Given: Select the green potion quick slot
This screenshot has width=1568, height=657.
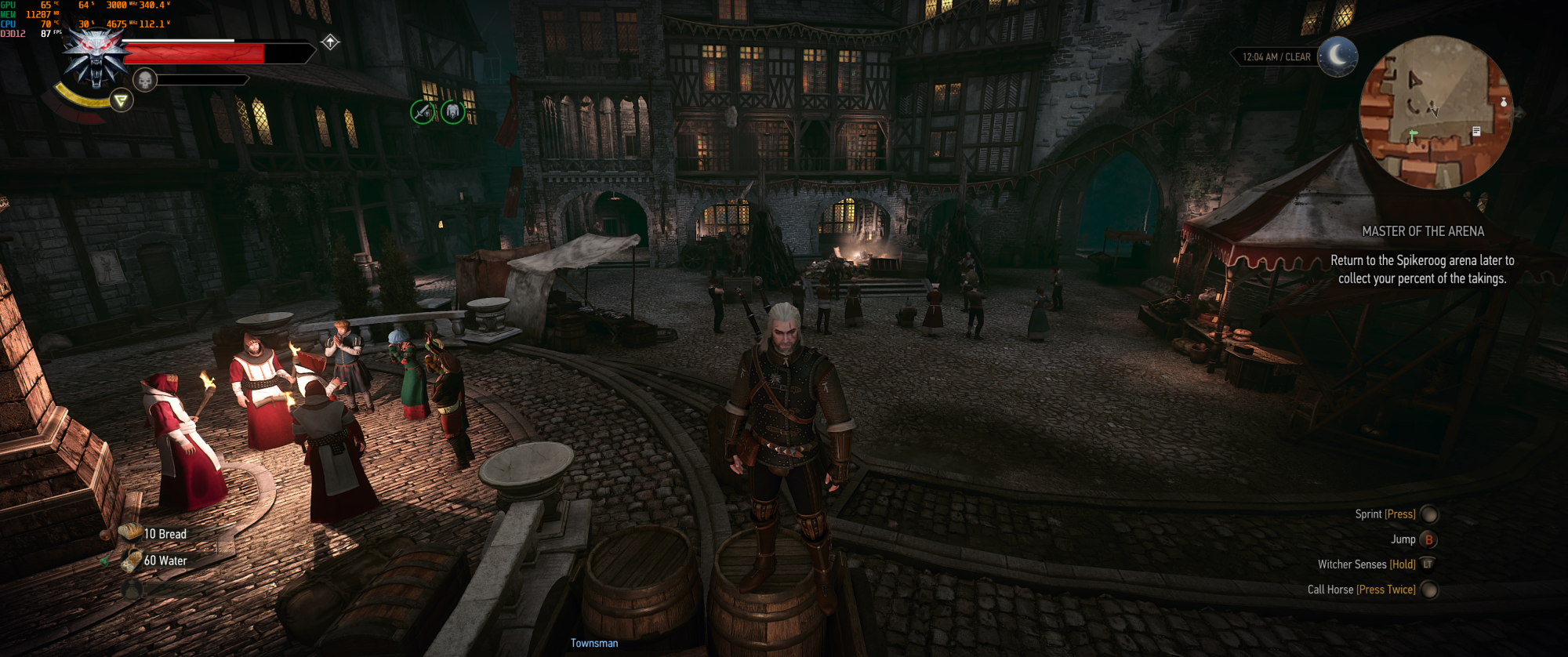Looking at the screenshot, I should pyautogui.click(x=106, y=561).
